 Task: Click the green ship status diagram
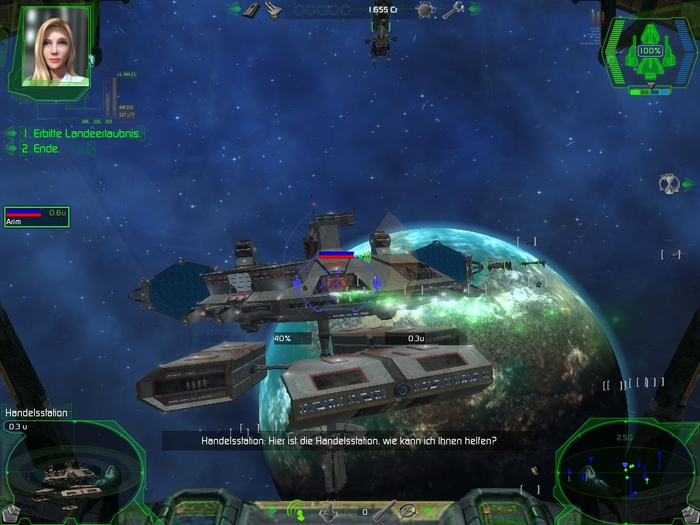(650, 50)
